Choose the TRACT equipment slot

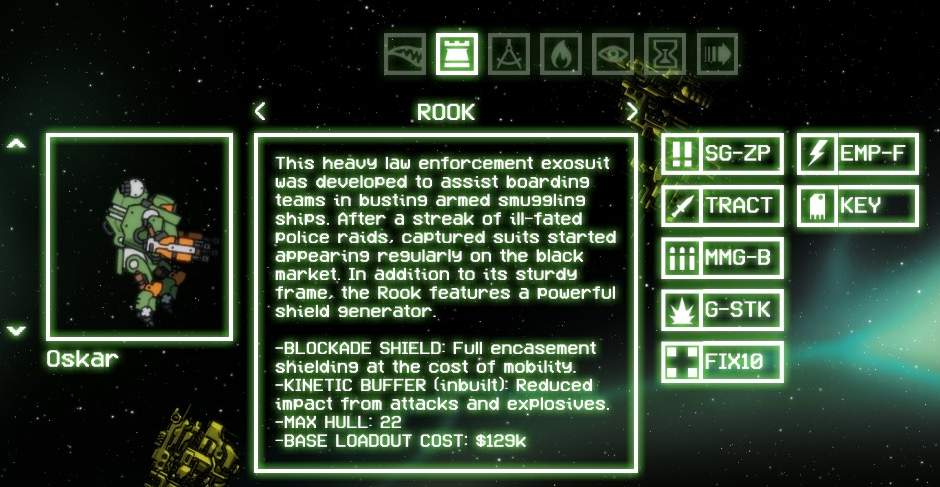[721, 206]
